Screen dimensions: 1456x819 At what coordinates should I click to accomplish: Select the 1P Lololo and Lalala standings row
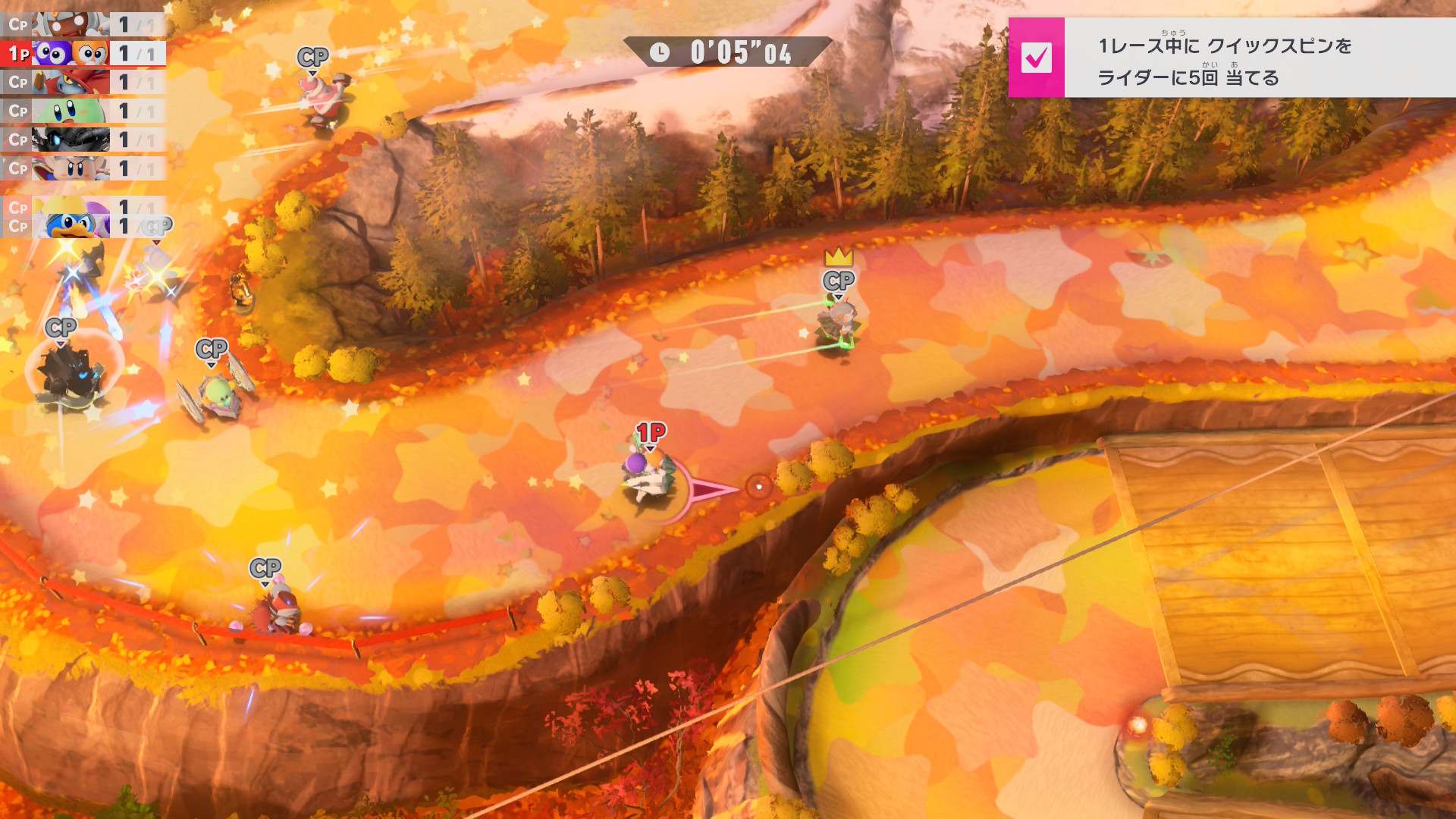coord(82,53)
